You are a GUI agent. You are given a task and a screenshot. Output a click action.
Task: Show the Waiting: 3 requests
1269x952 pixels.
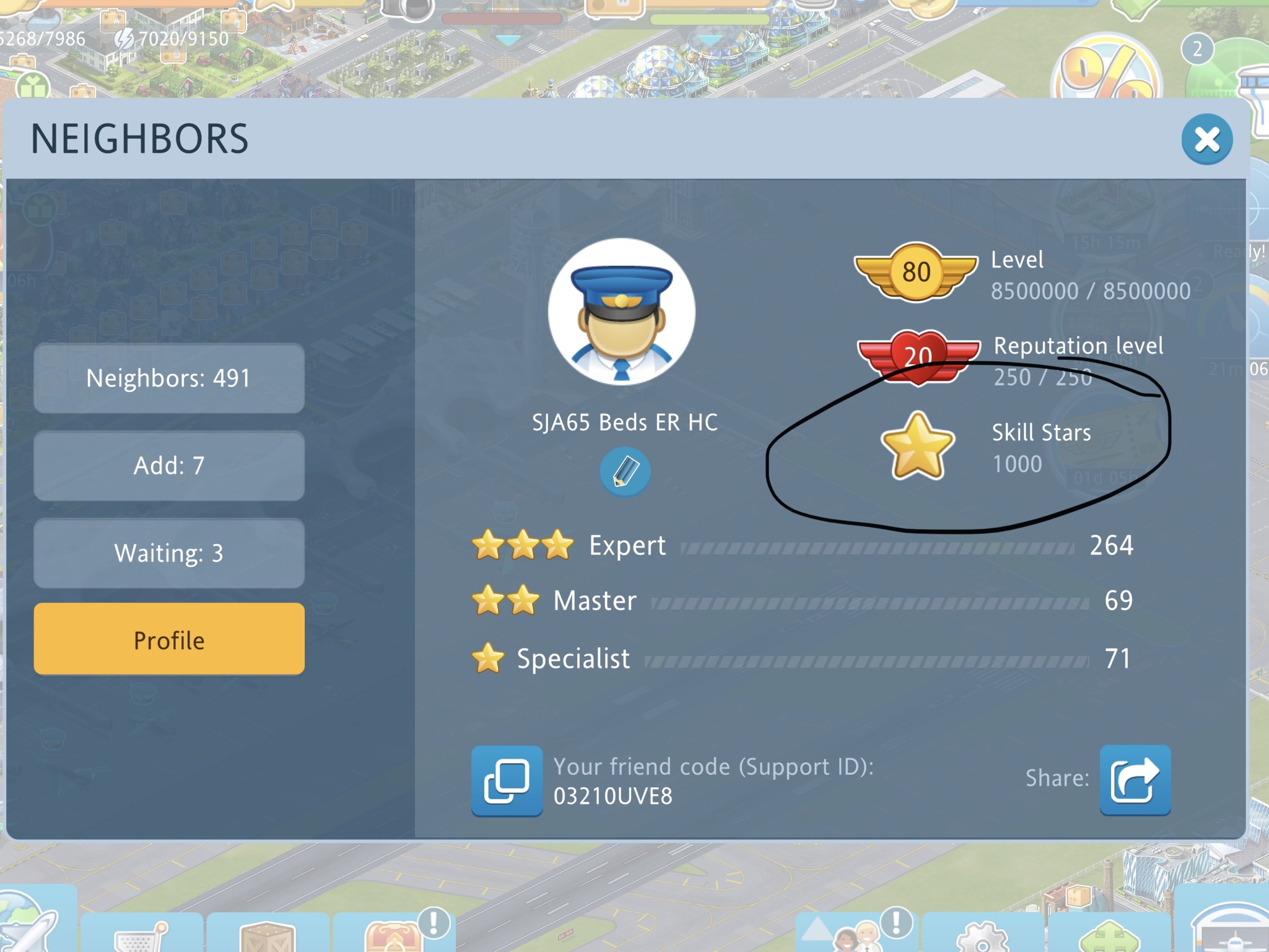(x=169, y=553)
